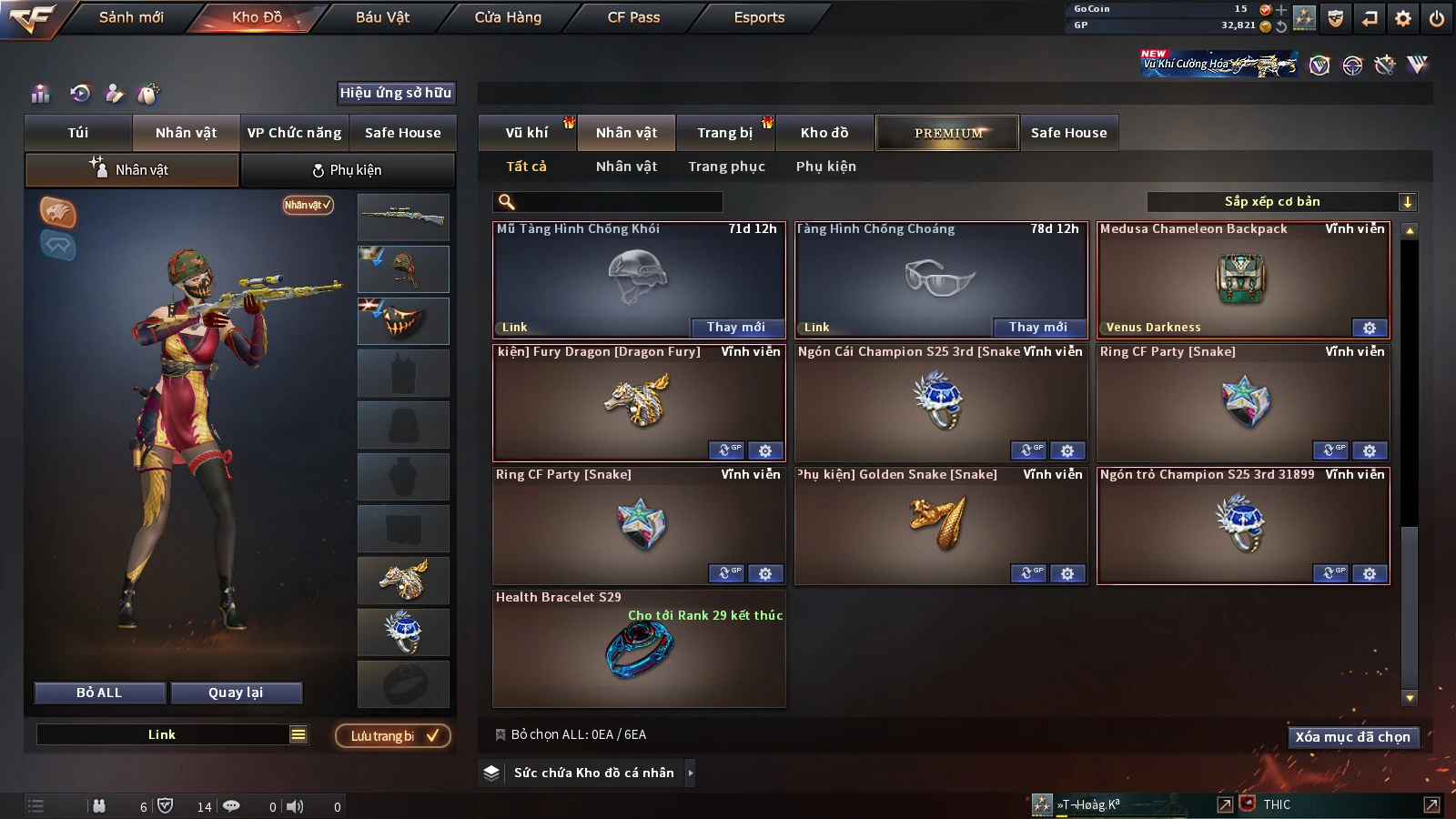The height and width of the screenshot is (819, 1456).
Task: Choose the Golden Snake accessory item
Action: [940, 523]
